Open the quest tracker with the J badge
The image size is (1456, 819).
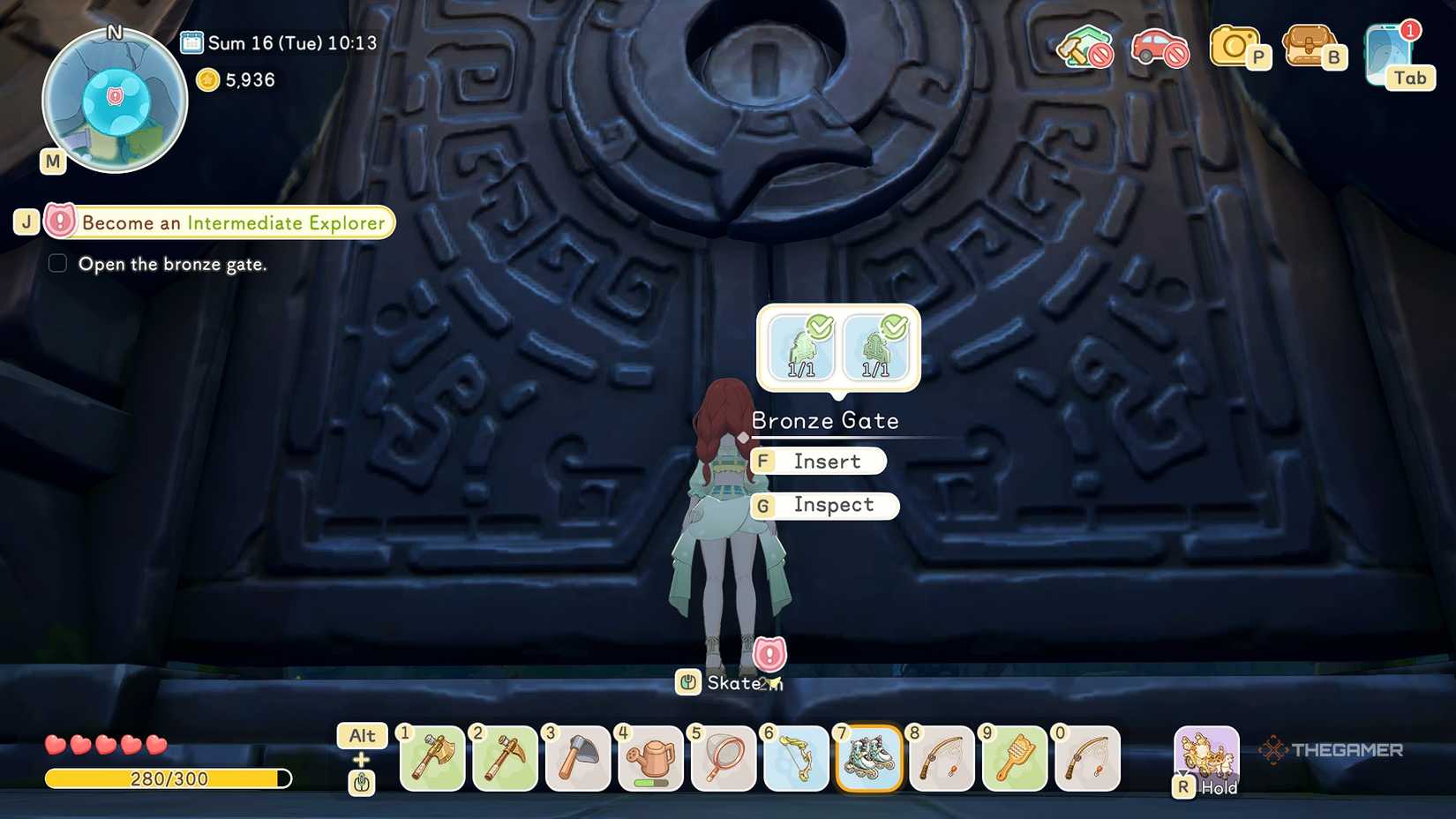pos(26,222)
